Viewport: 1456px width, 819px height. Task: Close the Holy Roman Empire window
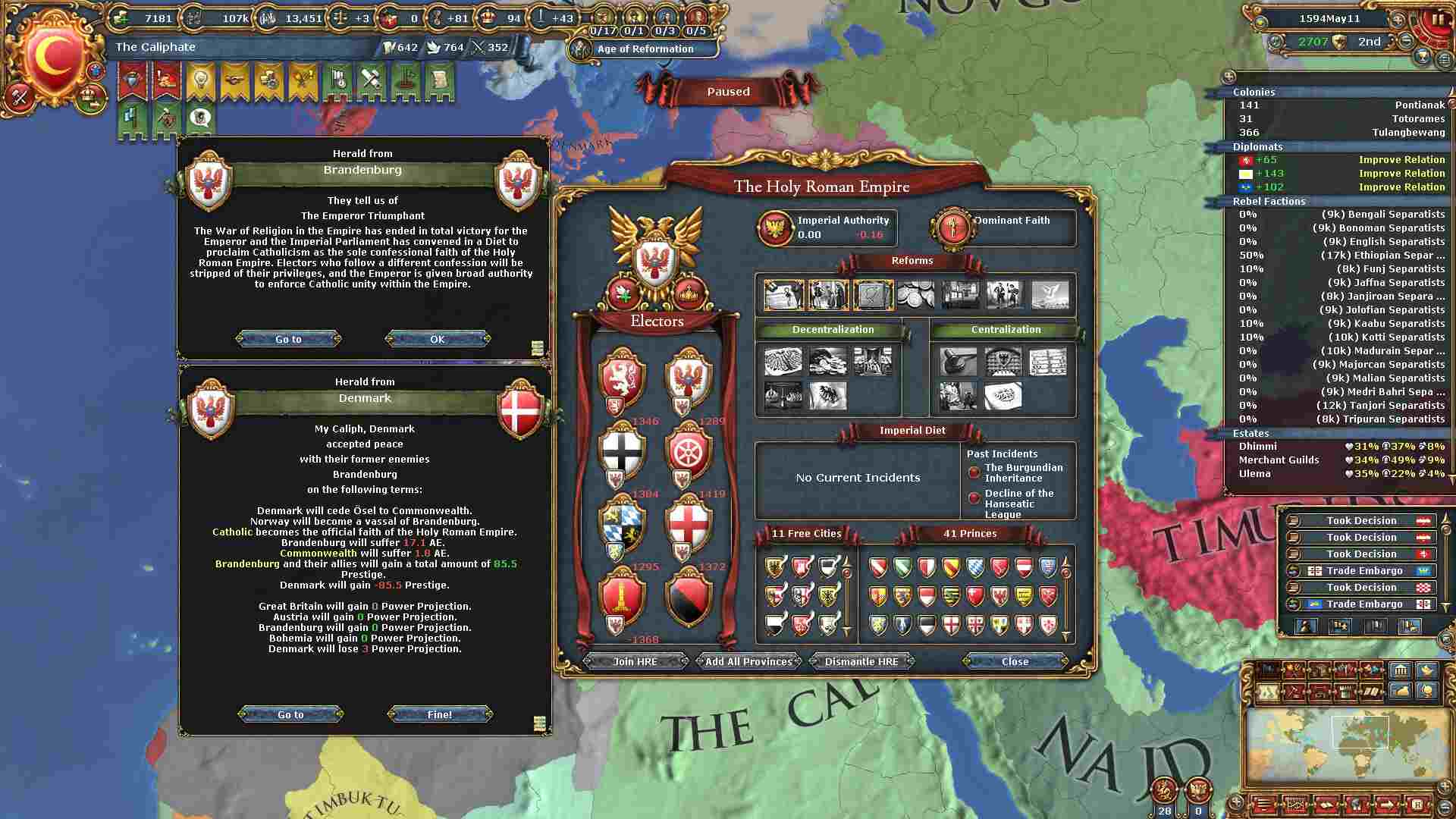coord(1015,661)
